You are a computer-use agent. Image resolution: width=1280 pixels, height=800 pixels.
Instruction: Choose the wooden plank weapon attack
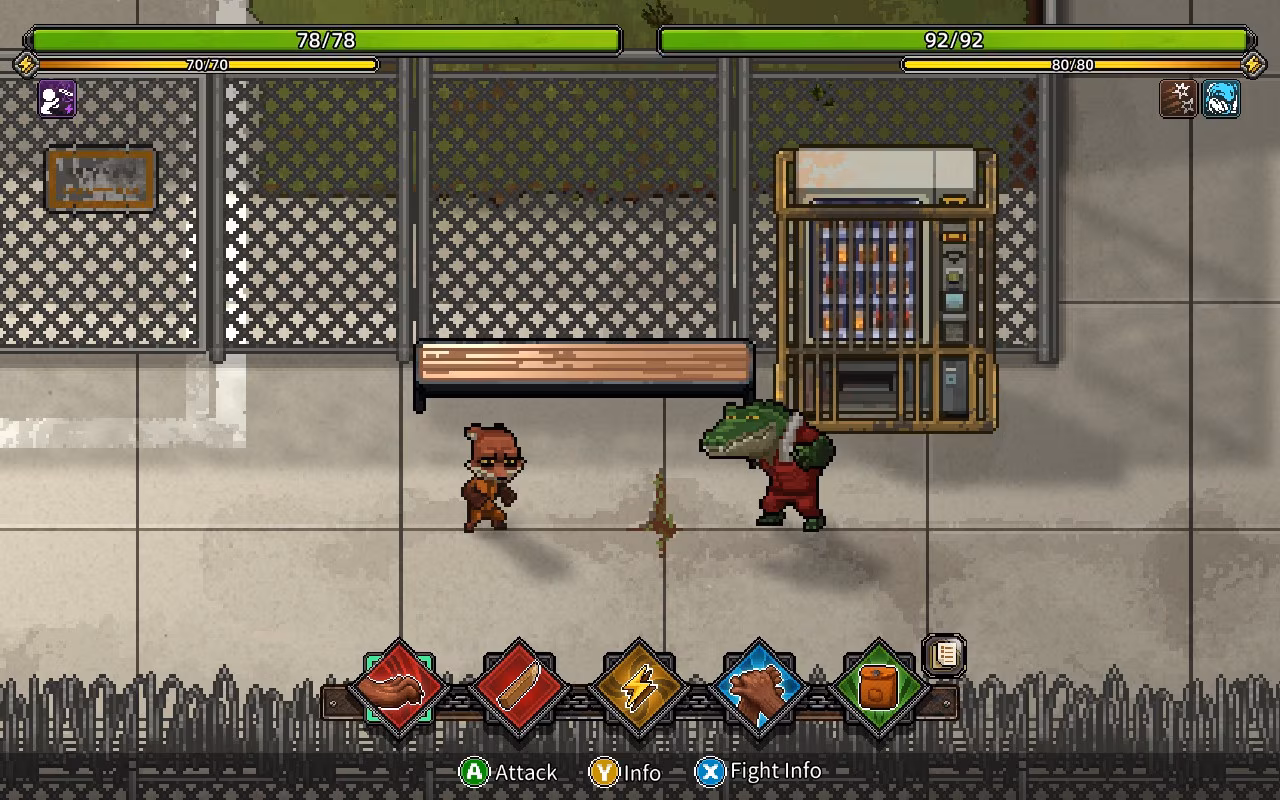[520, 688]
